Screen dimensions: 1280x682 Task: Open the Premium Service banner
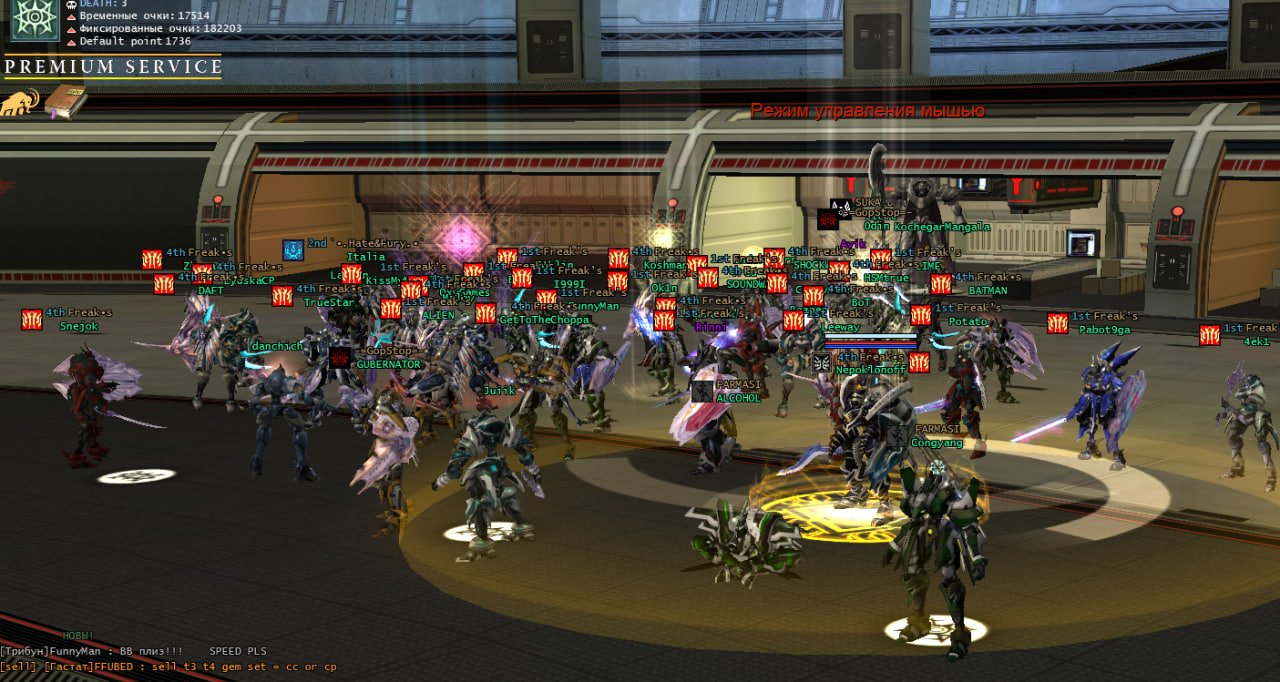112,67
